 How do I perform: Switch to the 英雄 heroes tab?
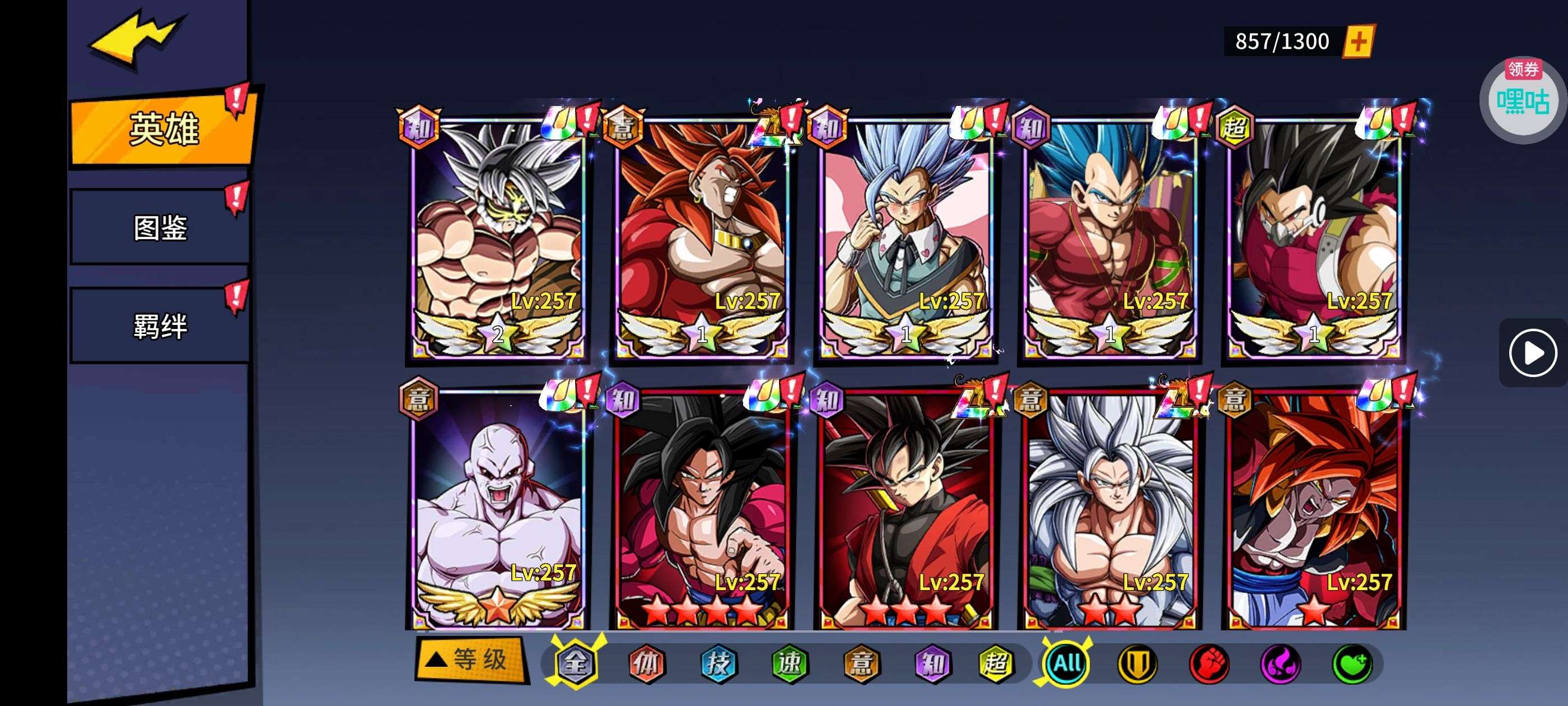coord(163,129)
